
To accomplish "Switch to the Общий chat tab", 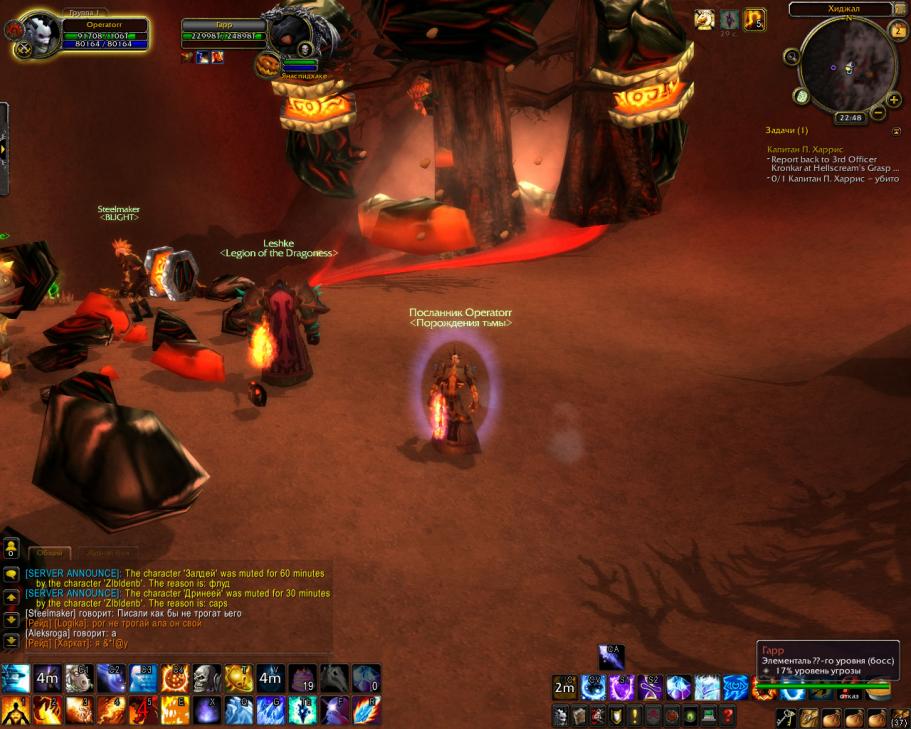I will tap(47, 552).
